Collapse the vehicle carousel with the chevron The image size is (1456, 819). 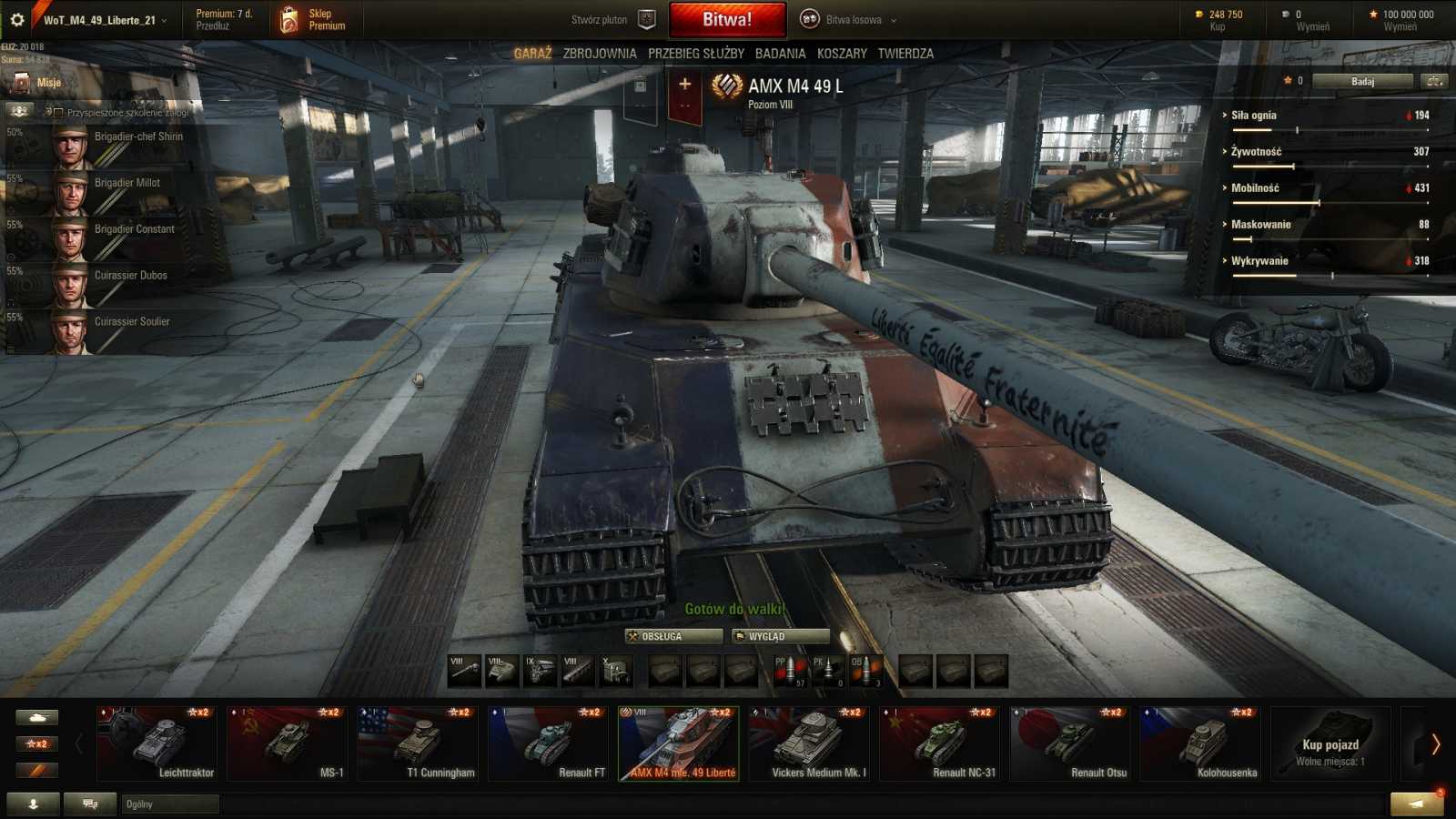78,742
